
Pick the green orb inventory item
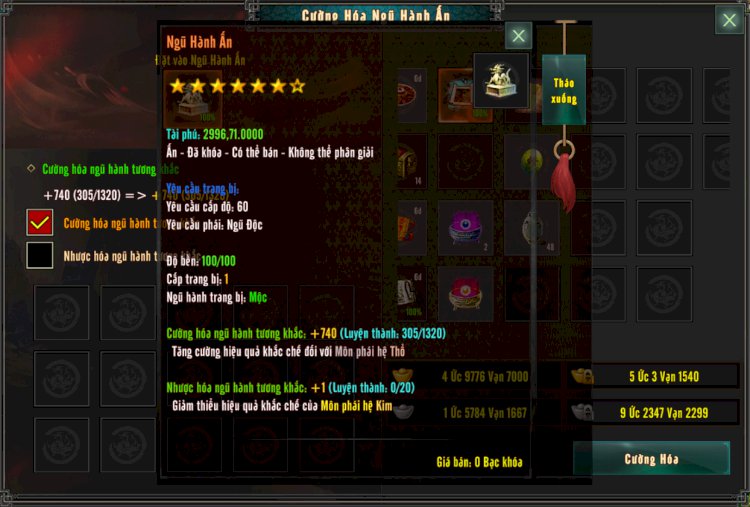coord(531,160)
